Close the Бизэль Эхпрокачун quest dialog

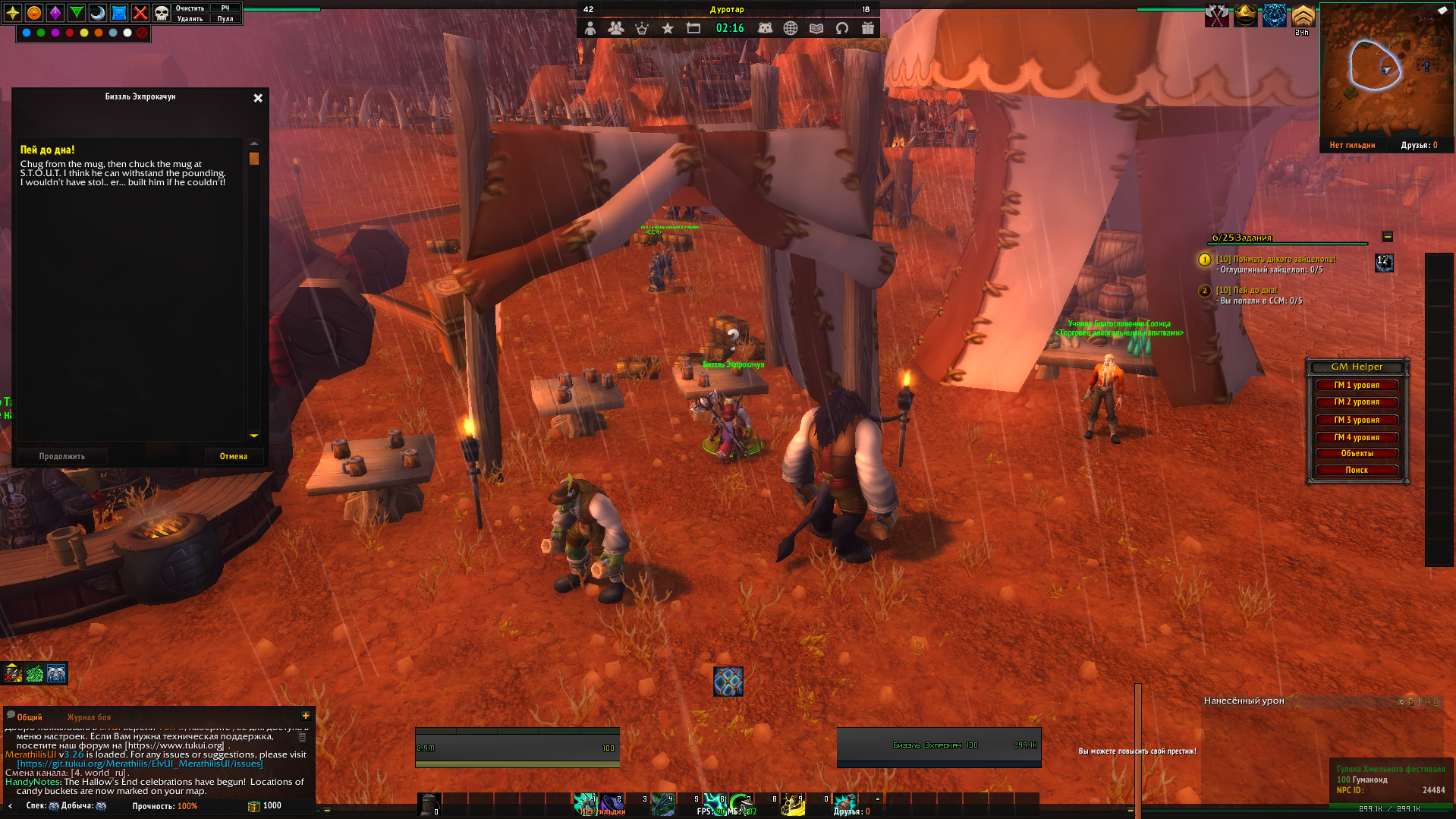pos(258,98)
